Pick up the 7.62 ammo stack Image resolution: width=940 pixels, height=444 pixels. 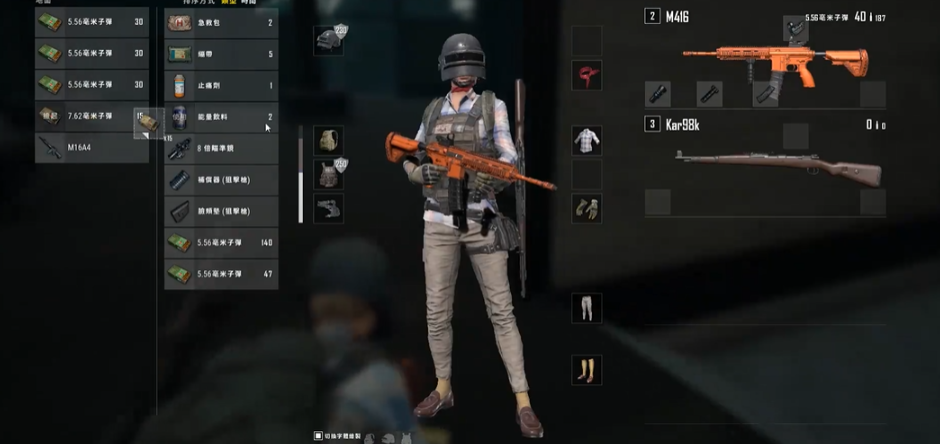(x=92, y=117)
